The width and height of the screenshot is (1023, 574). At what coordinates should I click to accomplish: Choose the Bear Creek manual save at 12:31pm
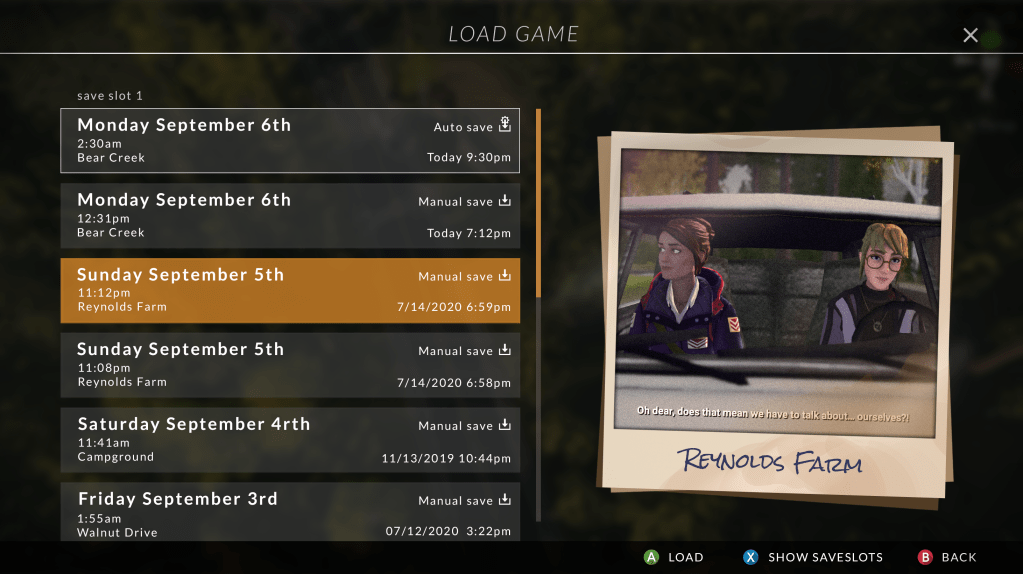tap(290, 215)
